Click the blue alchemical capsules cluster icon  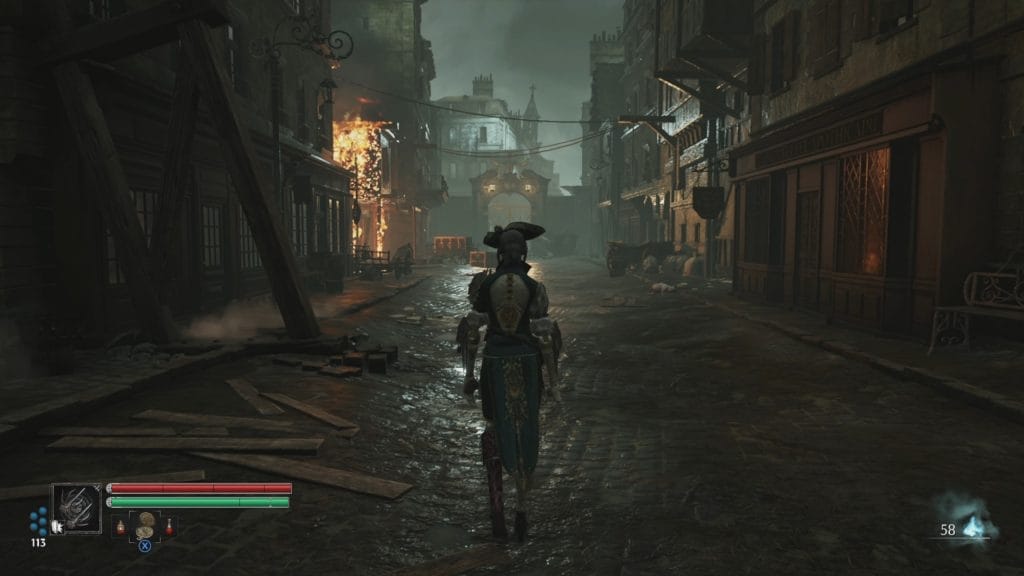pos(39,521)
